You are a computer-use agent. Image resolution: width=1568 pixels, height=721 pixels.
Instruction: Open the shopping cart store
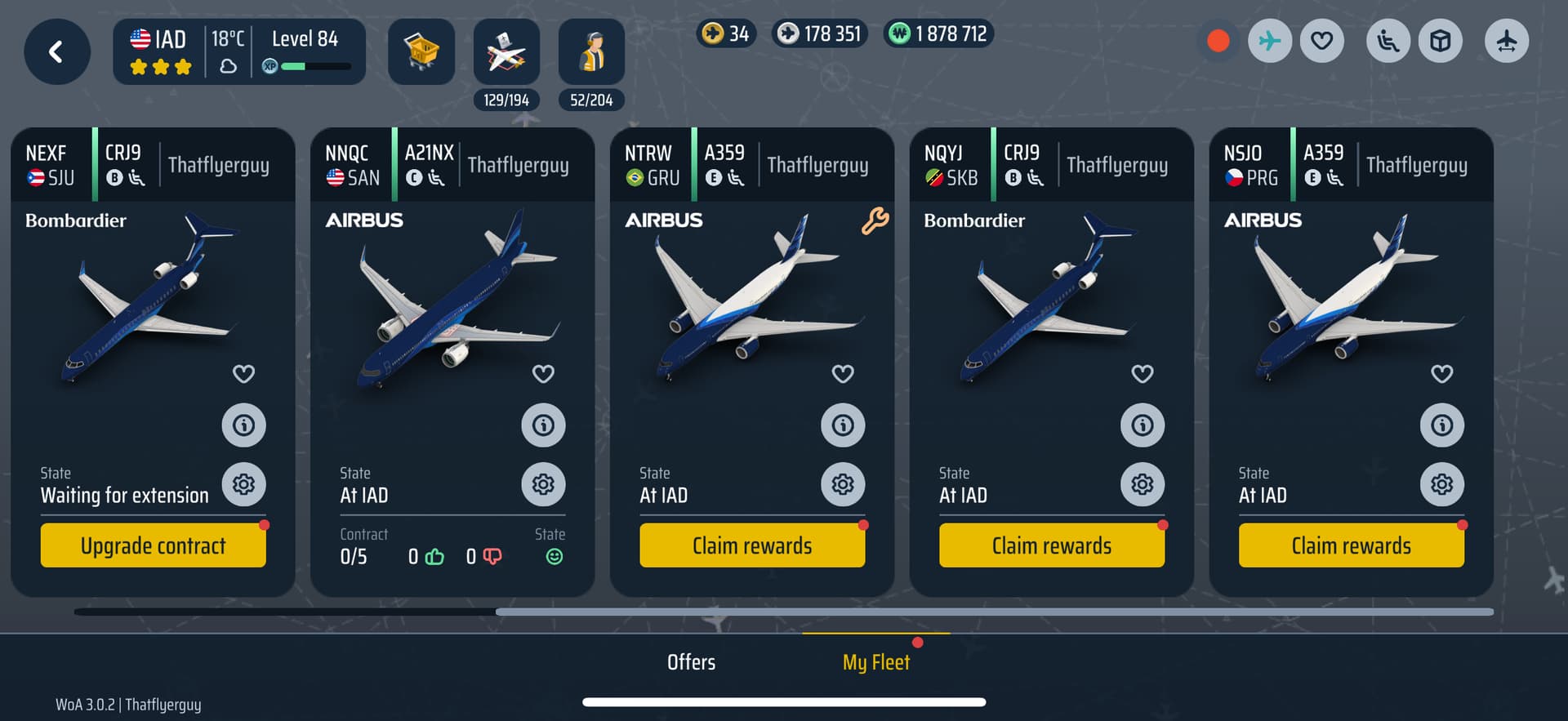coord(421,52)
